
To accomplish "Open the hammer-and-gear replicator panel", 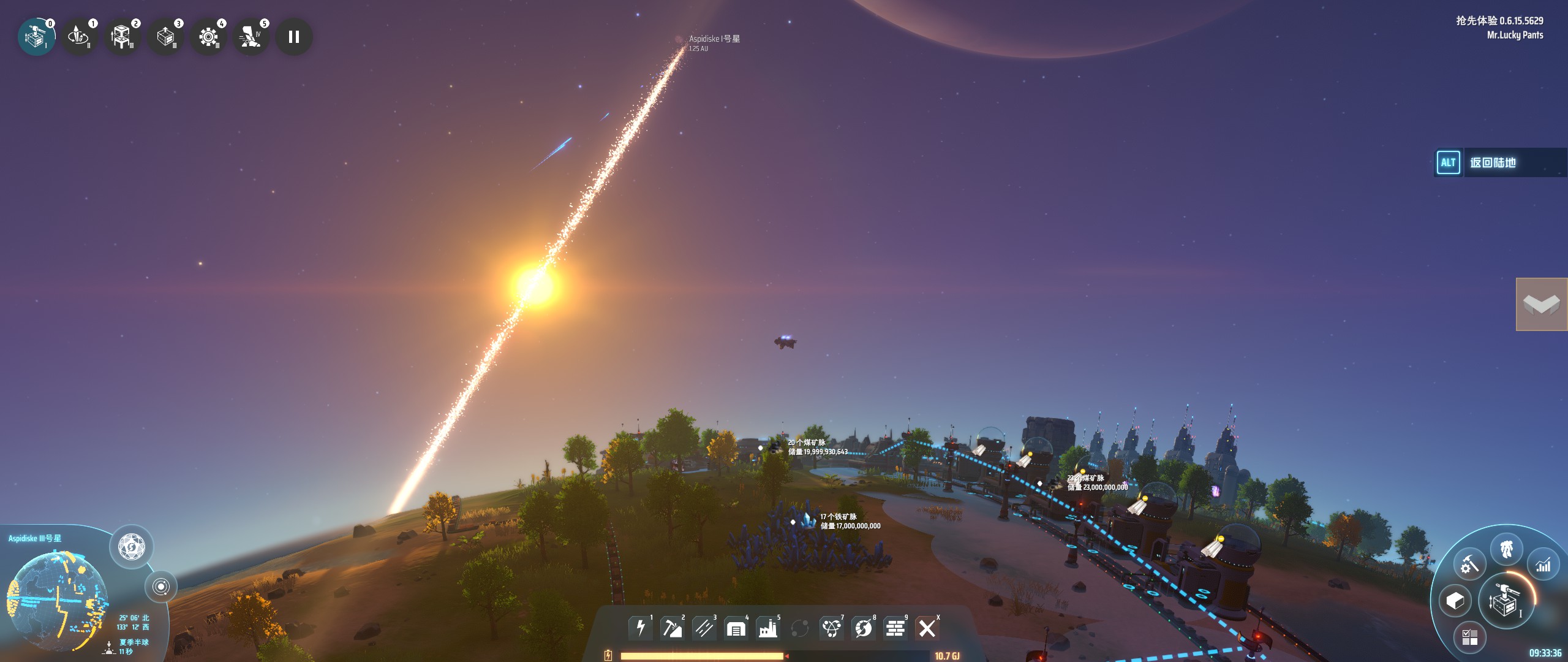I will pyautogui.click(x=1469, y=565).
